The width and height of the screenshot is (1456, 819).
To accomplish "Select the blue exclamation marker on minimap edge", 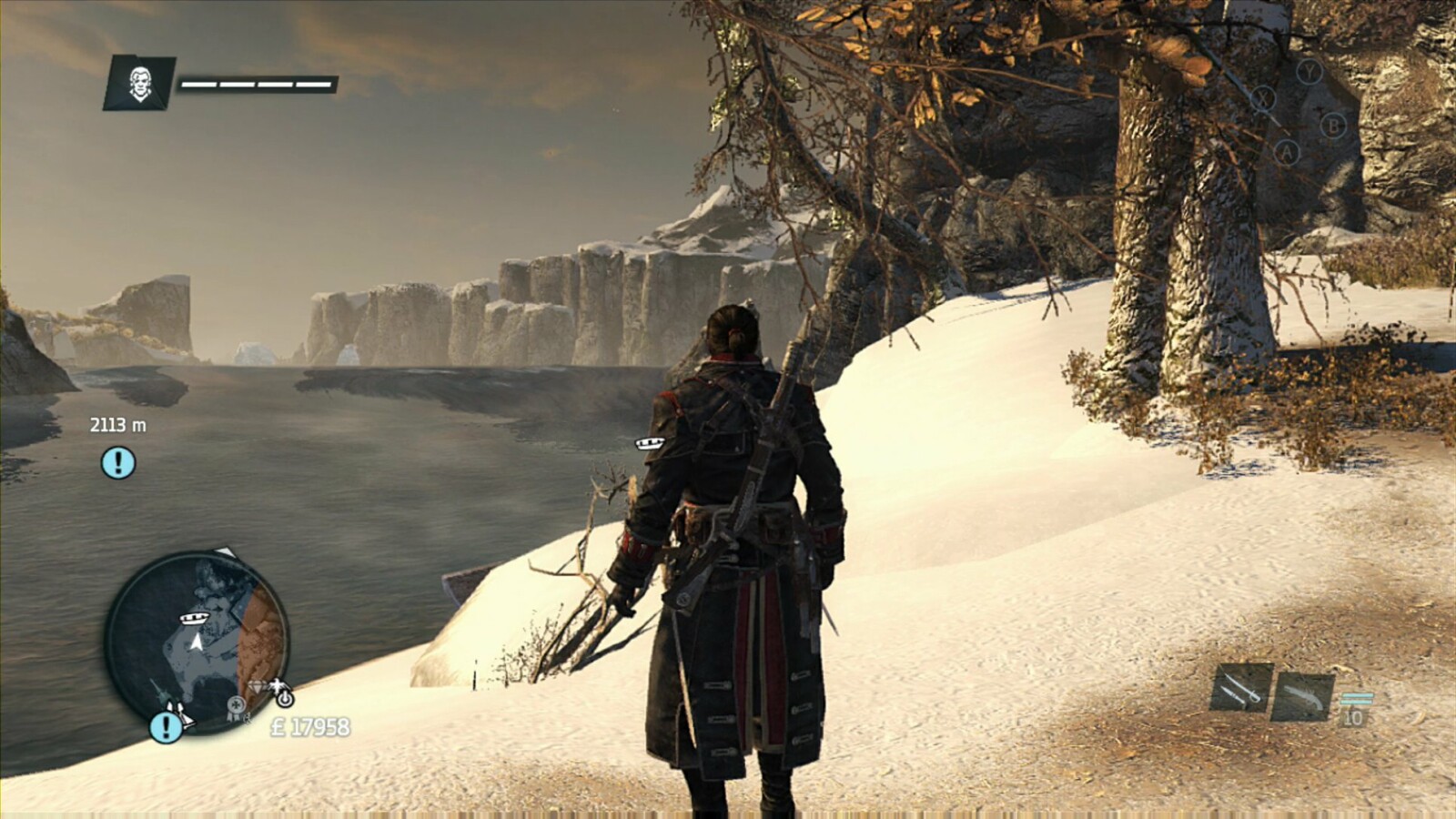I will tap(165, 726).
